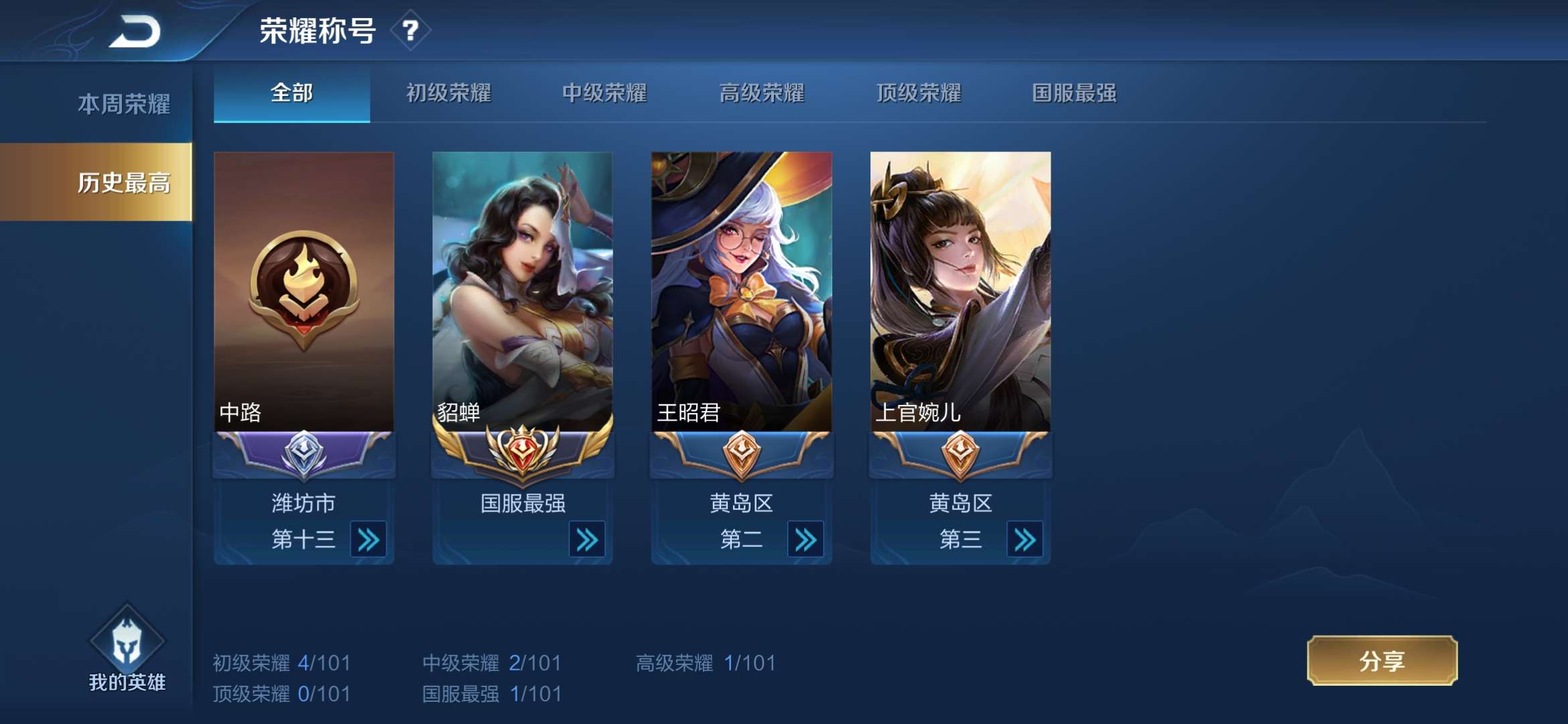Screen dimensions: 1568x724
Task: Select 上官婉儿's character portrait card
Action: 960,288
